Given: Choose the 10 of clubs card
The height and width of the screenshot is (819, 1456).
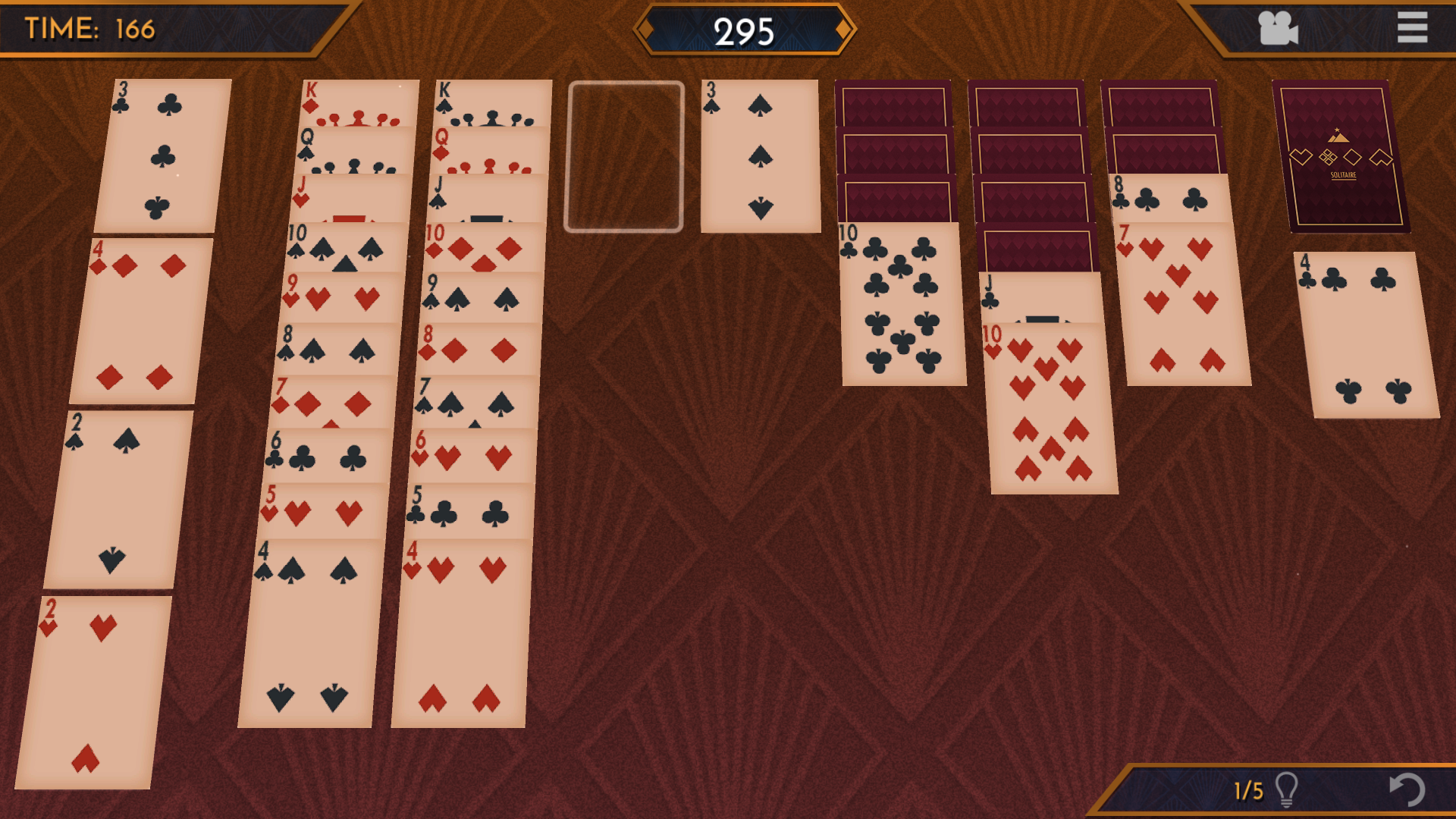Looking at the screenshot, I should click(x=902, y=303).
